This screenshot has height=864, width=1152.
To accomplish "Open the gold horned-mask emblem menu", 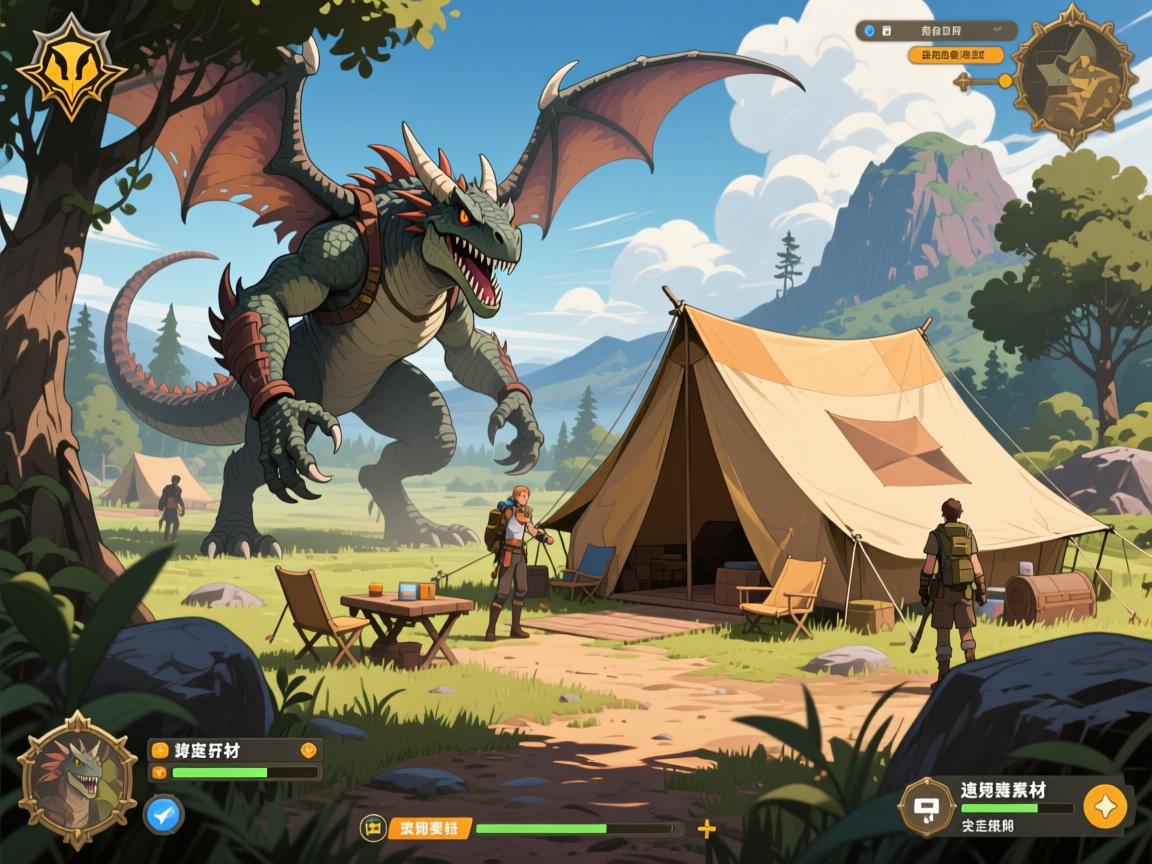I will (72, 67).
